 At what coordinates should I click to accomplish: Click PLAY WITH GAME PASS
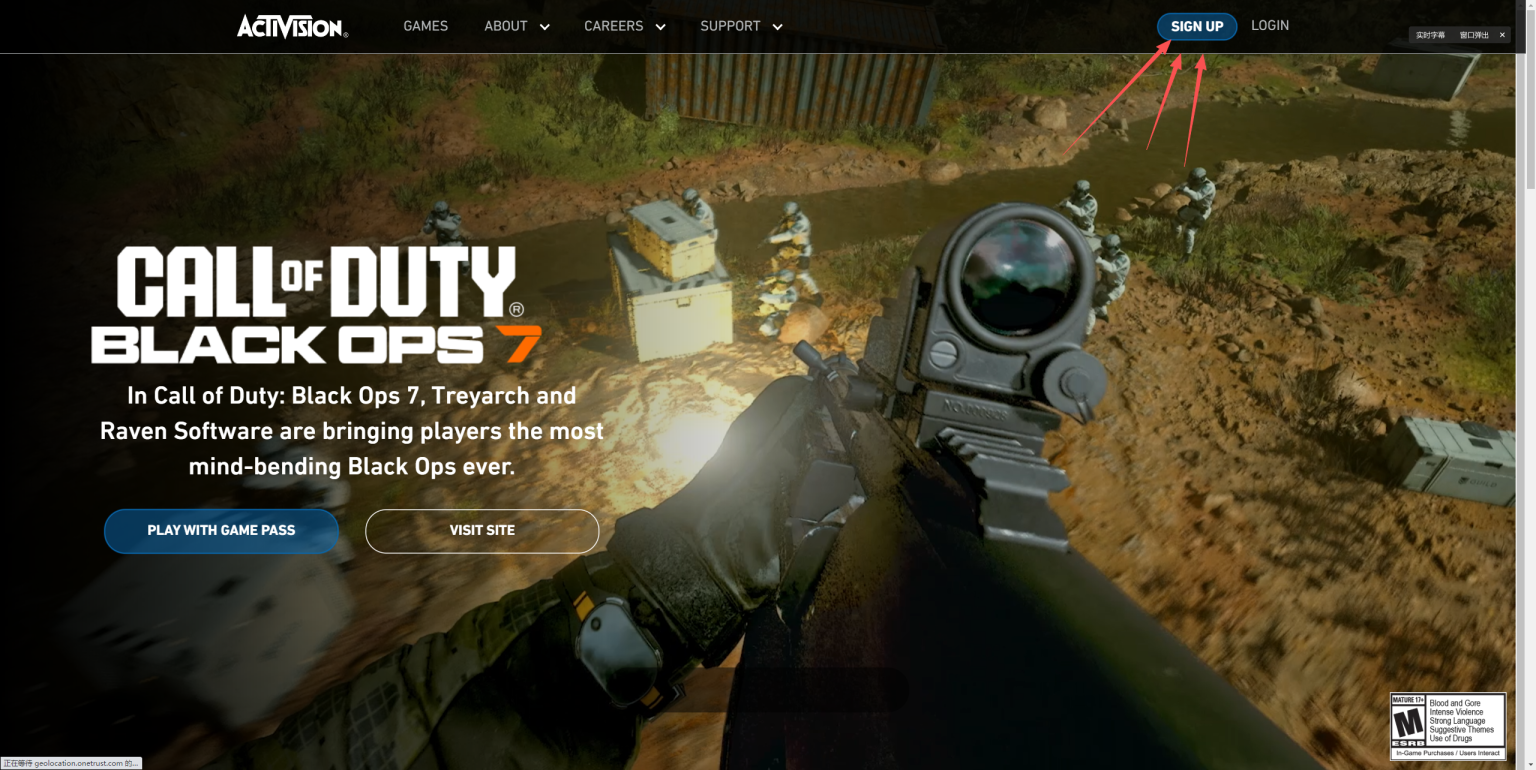pos(221,531)
